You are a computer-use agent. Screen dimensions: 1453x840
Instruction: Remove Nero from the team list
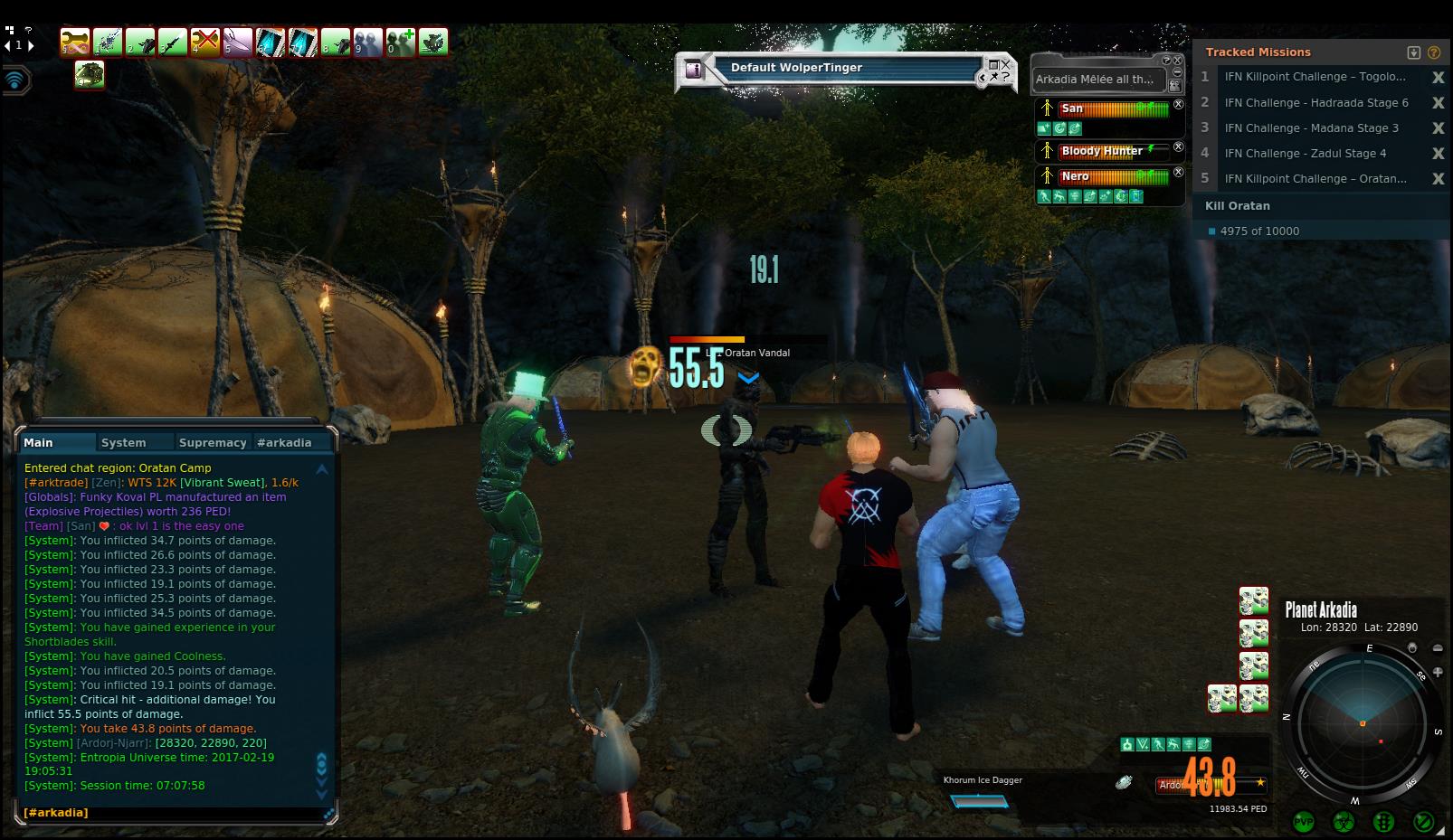click(x=1178, y=172)
